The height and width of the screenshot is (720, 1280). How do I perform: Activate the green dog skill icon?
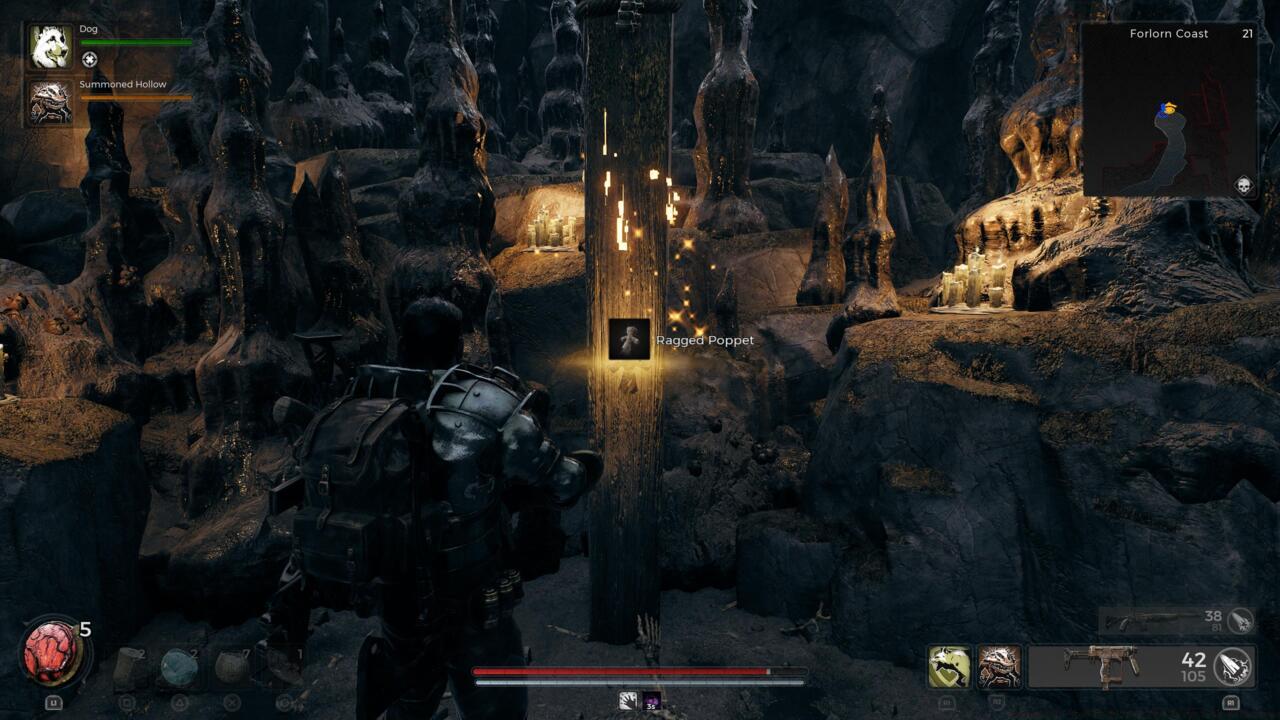[949, 667]
